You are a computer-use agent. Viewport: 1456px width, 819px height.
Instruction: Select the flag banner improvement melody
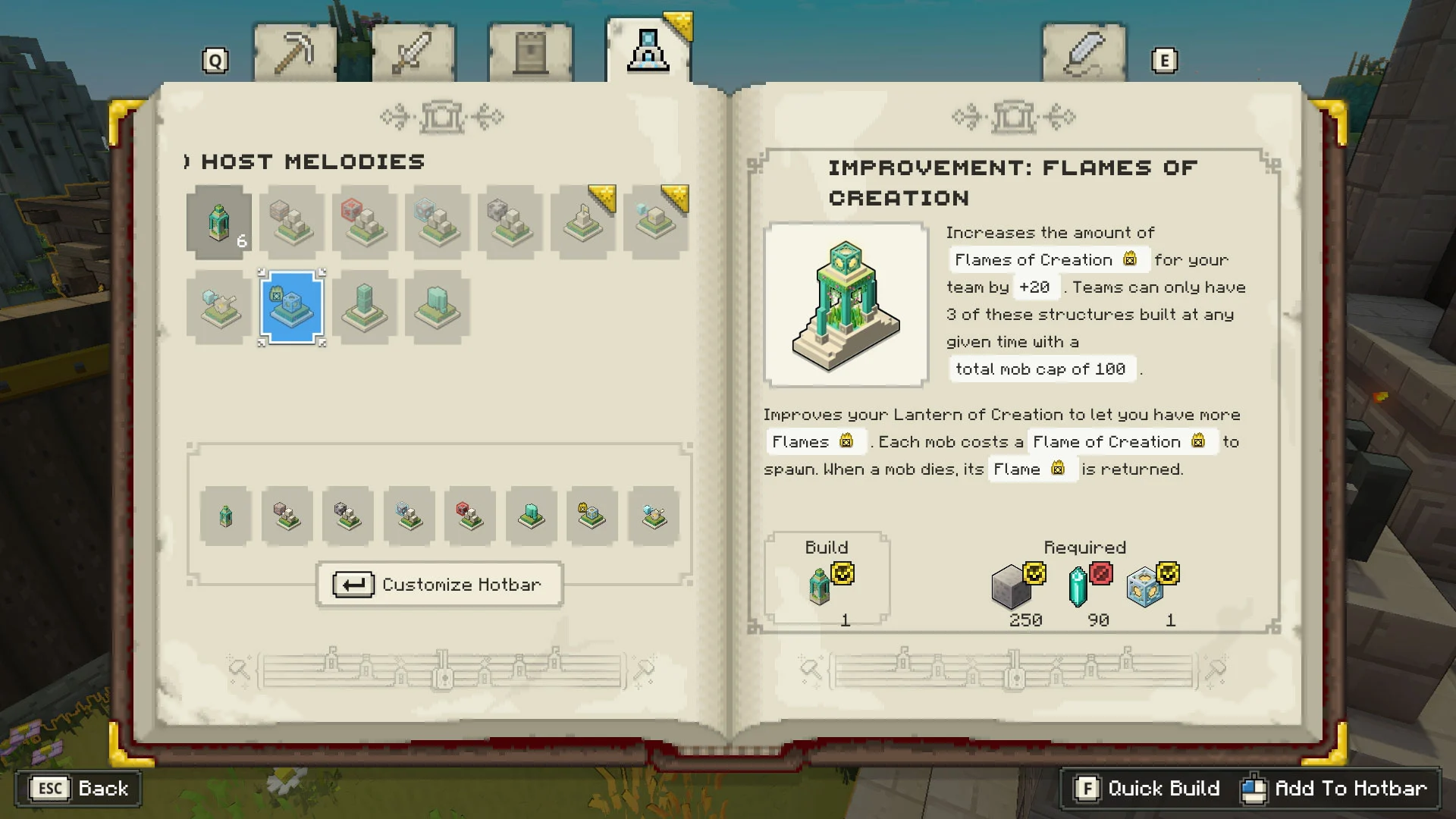[583, 222]
